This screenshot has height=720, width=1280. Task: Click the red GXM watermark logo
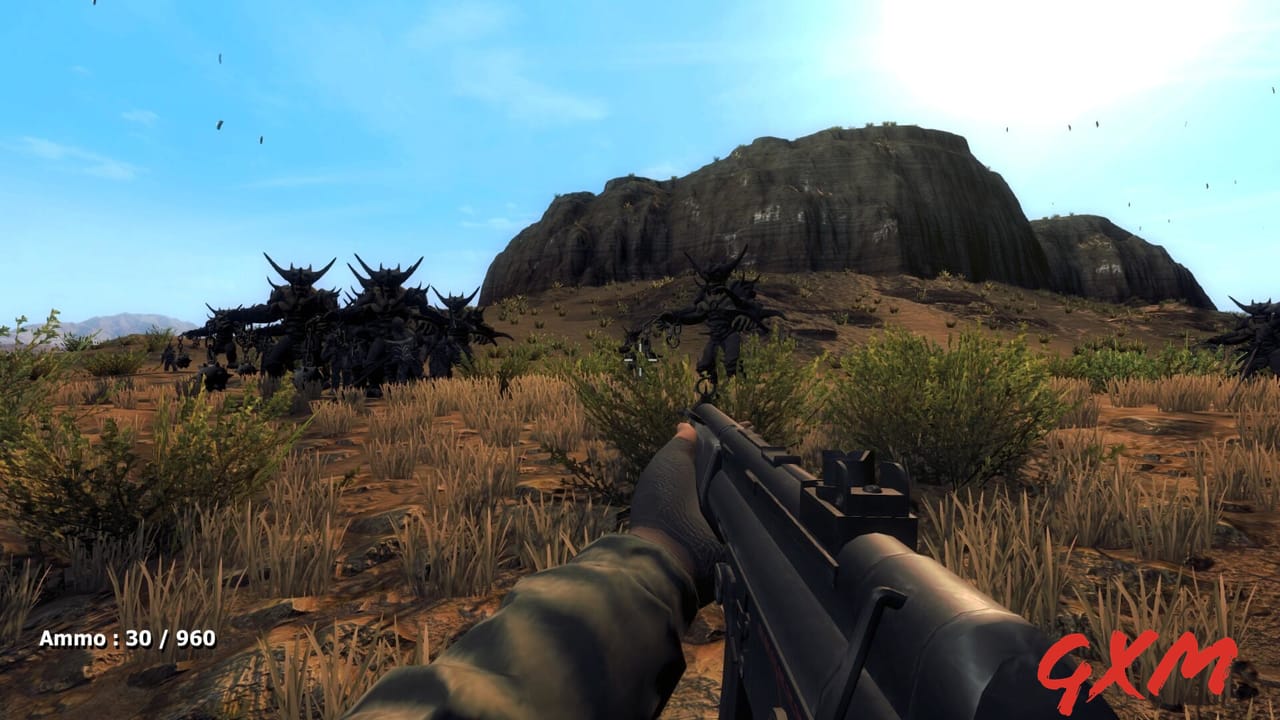click(1138, 667)
